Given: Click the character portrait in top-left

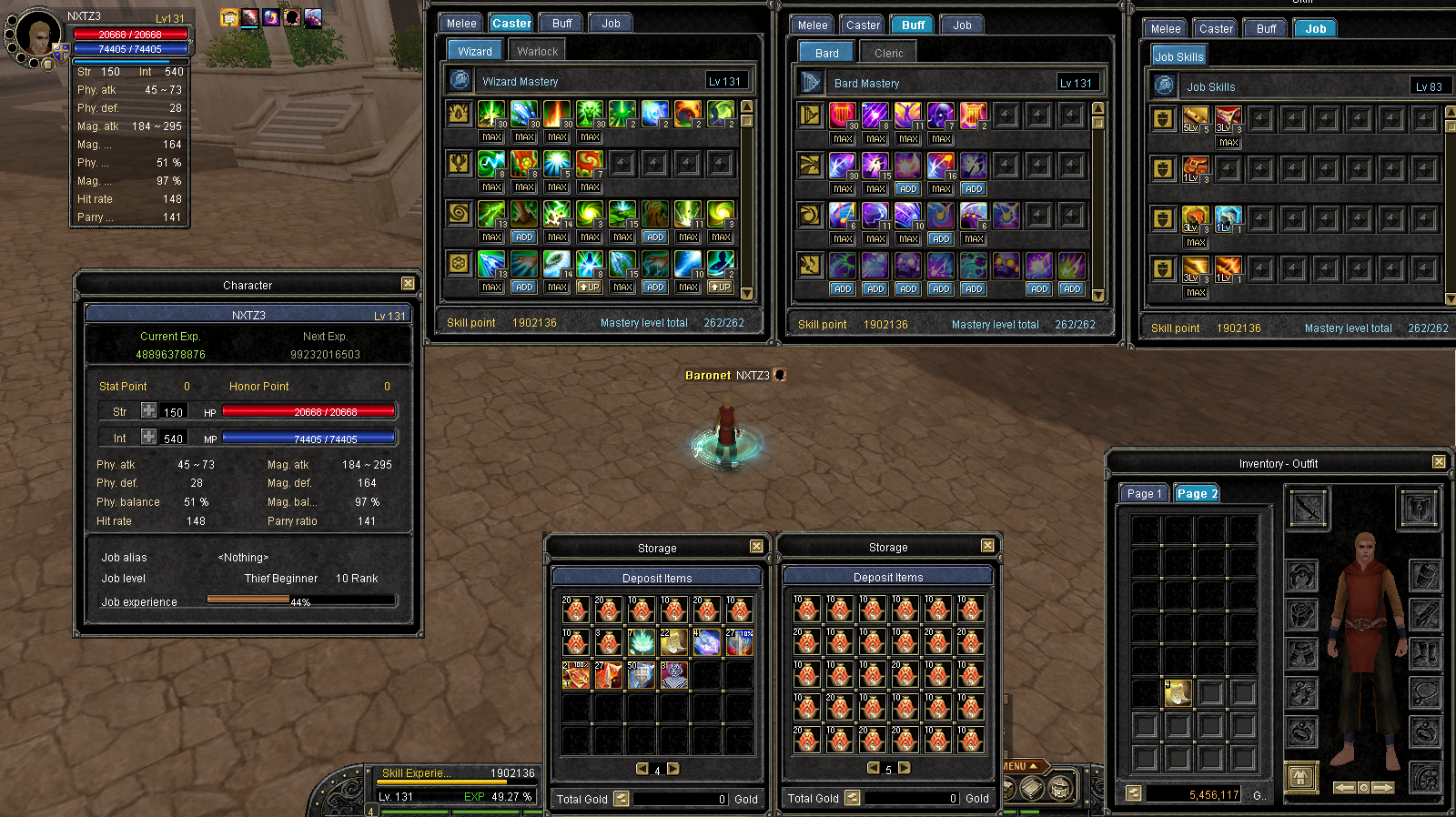Looking at the screenshot, I should click(36, 36).
